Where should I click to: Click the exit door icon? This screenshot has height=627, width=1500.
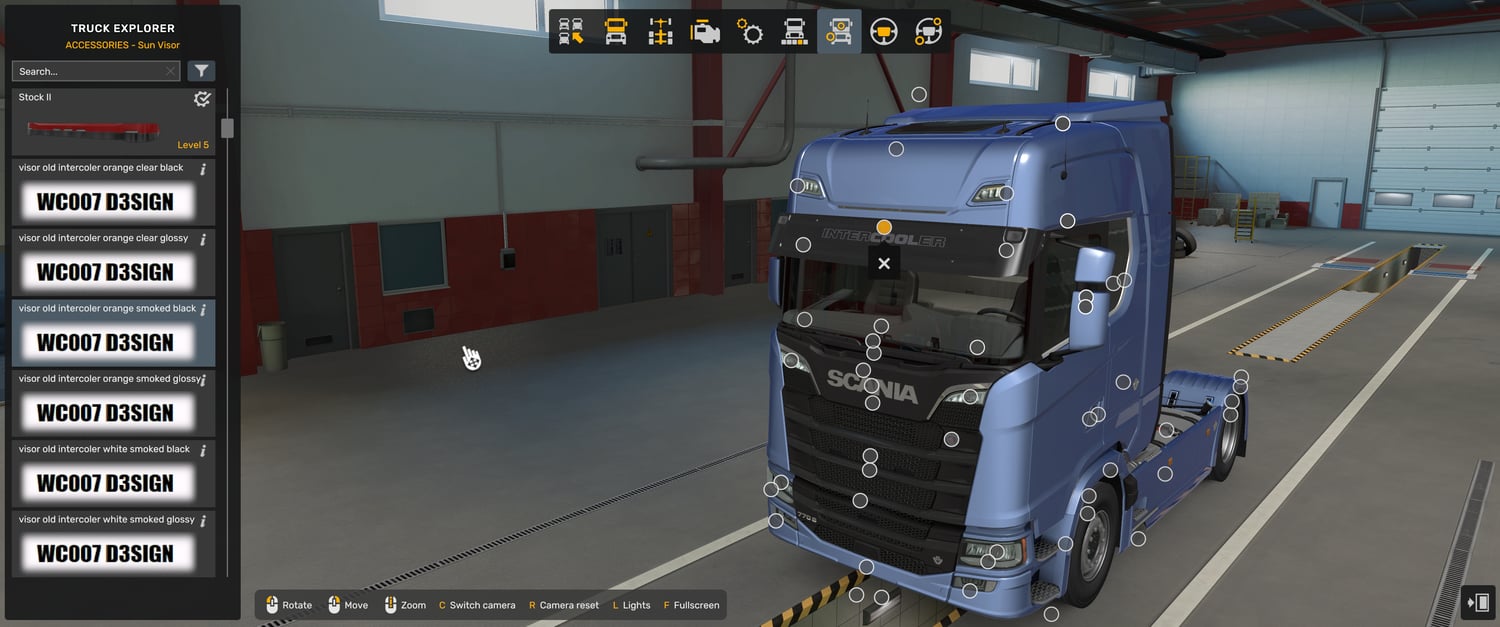click(1477, 603)
